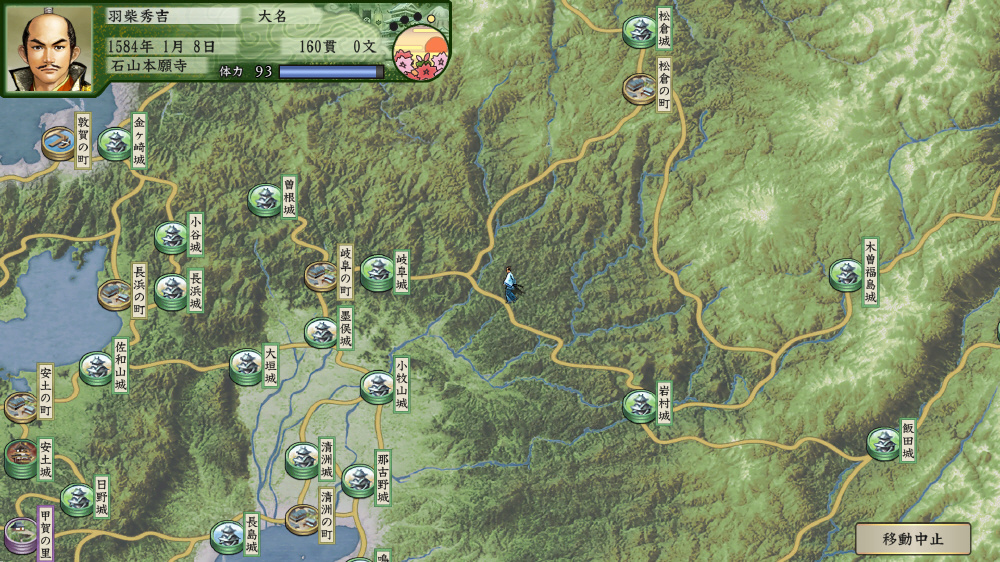The image size is (1000, 562).
Task: Choose the 松倉の町 town marker
Action: pyautogui.click(x=640, y=88)
